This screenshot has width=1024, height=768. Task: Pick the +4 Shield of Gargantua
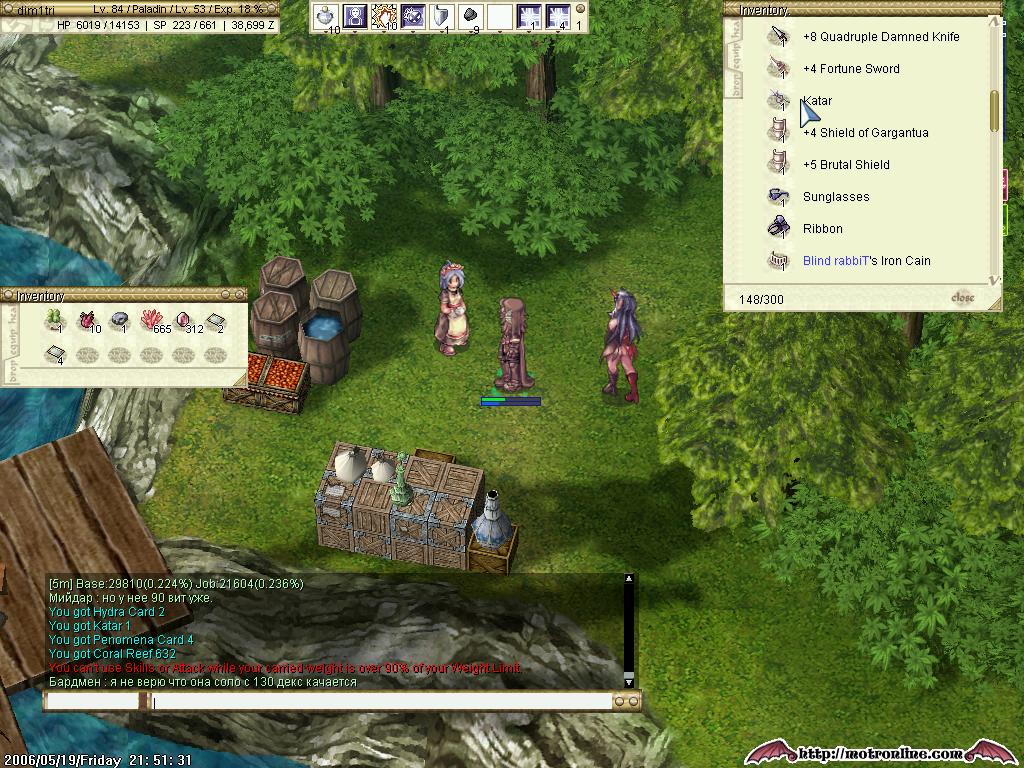[x=864, y=133]
